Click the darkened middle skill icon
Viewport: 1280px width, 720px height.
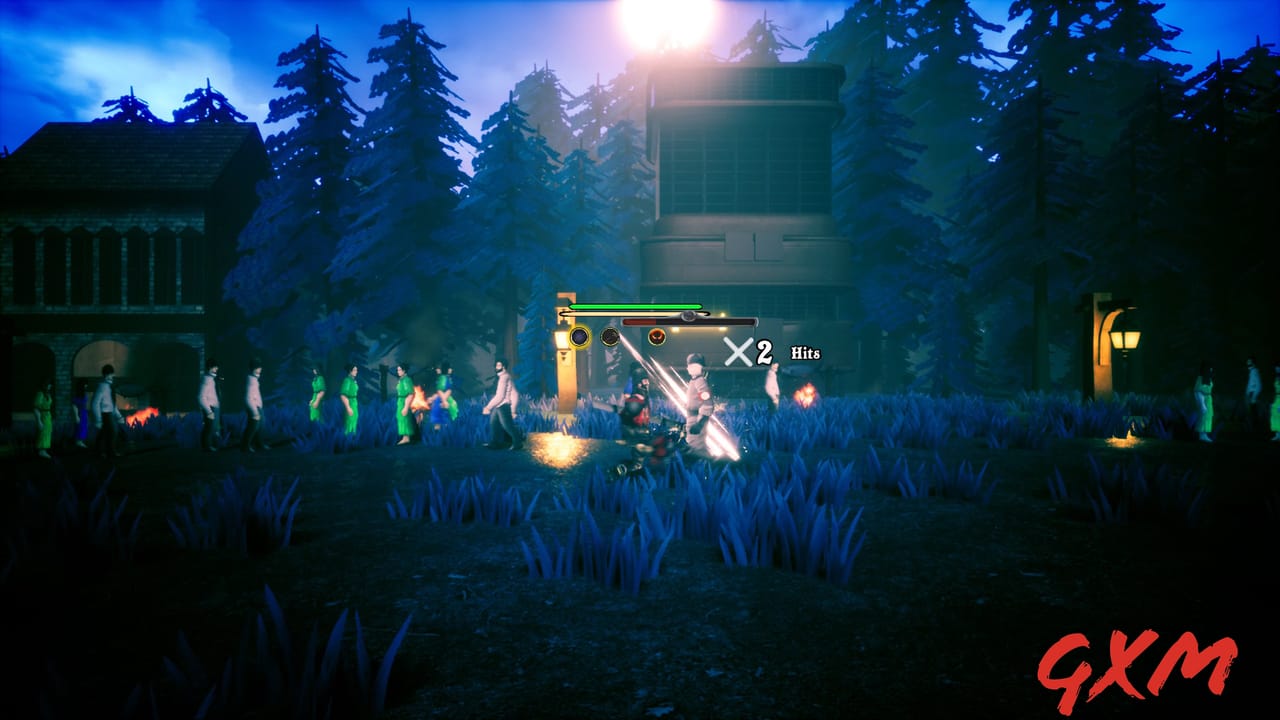point(609,336)
